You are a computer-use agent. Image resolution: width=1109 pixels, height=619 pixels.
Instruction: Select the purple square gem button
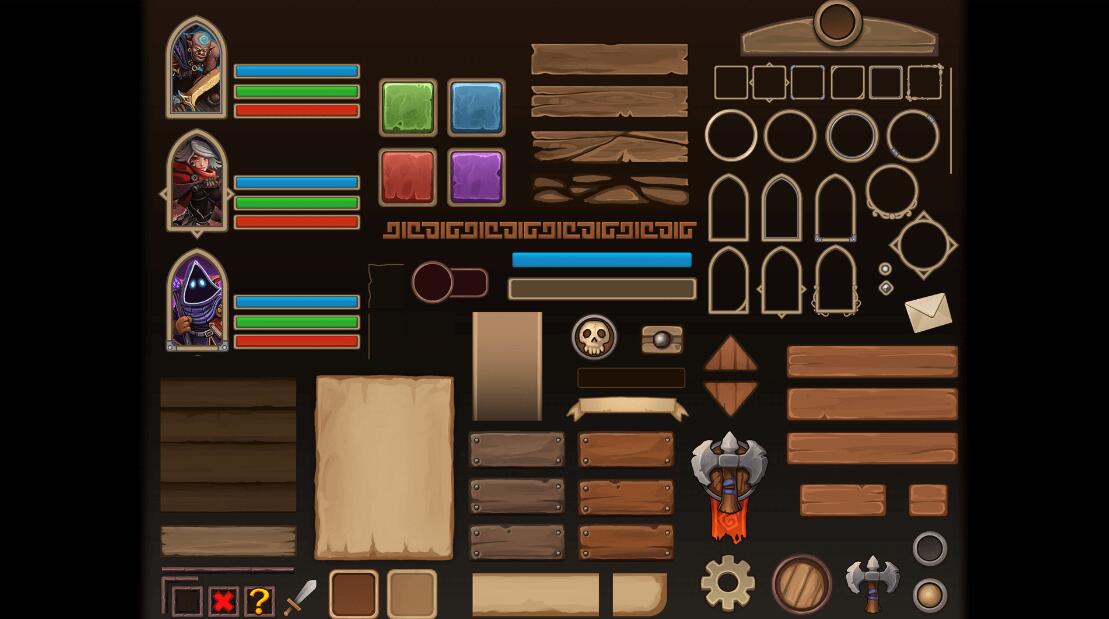click(476, 177)
